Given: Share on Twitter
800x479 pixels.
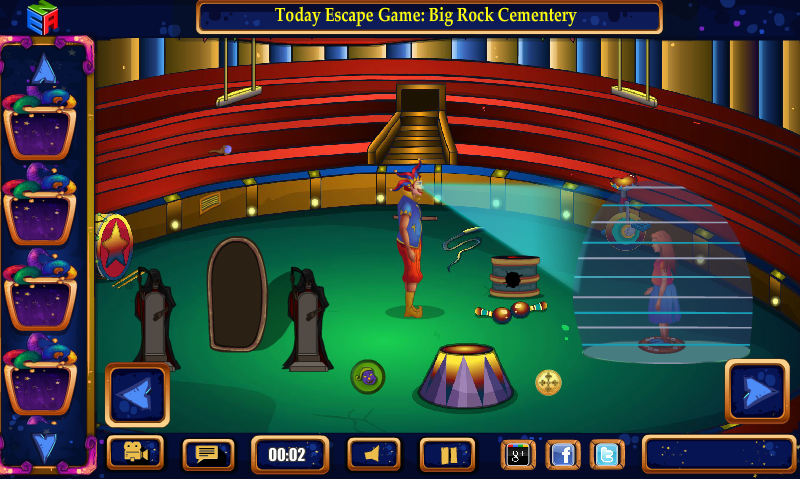Looking at the screenshot, I should point(607,454).
